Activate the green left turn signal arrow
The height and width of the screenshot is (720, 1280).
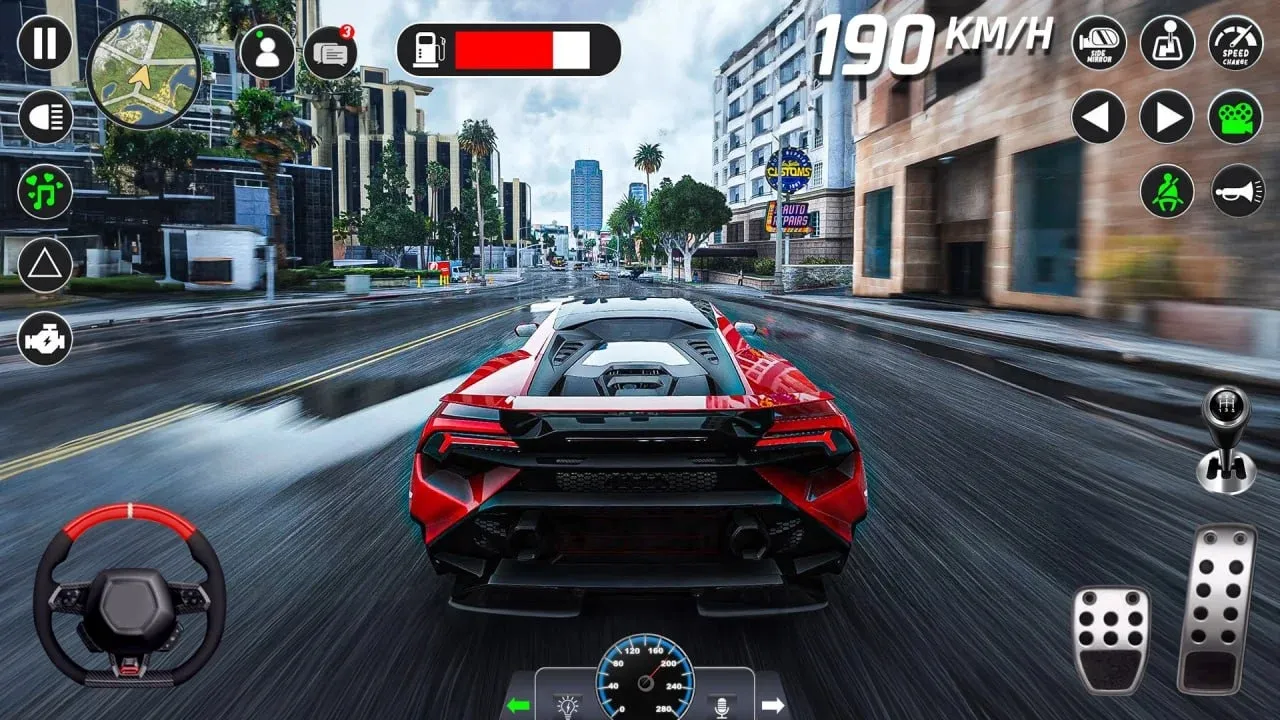tap(517, 705)
